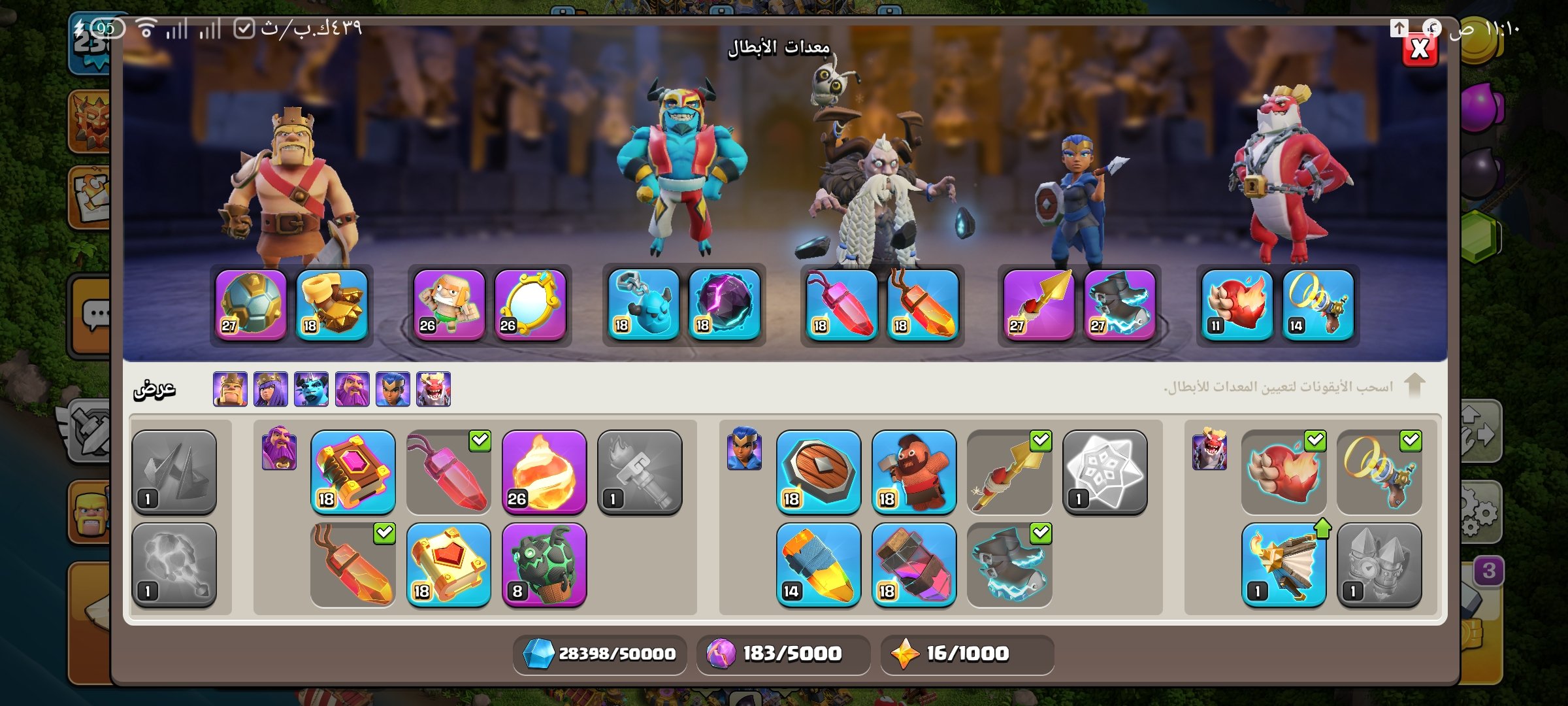Choose the equipped Magic Mirror slot
Image resolution: width=1568 pixels, height=706 pixels.
coord(530,305)
